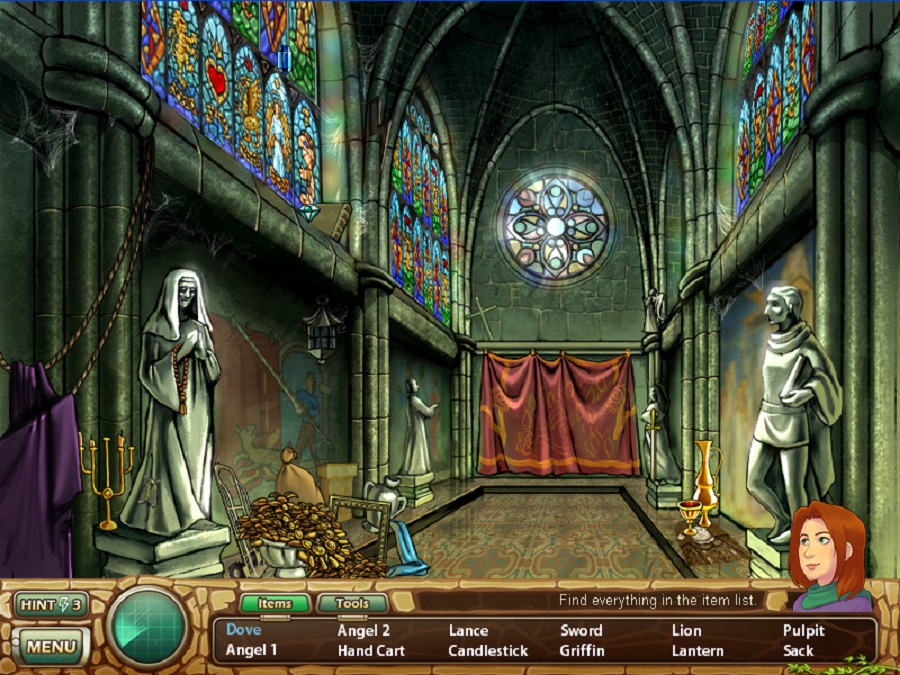900x675 pixels.
Task: Switch to the Tools tab
Action: point(351,604)
